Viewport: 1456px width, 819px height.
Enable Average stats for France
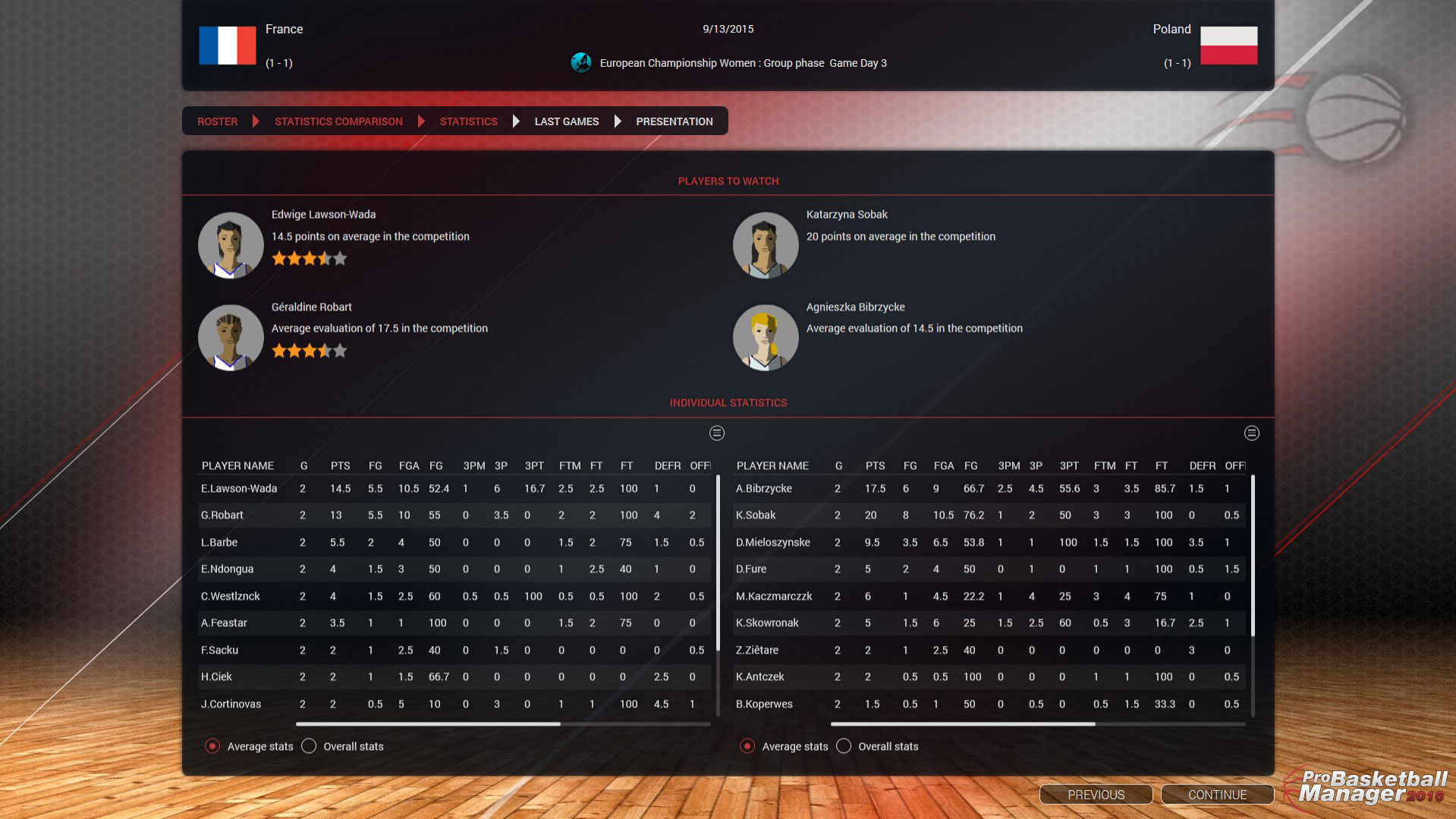(x=213, y=746)
